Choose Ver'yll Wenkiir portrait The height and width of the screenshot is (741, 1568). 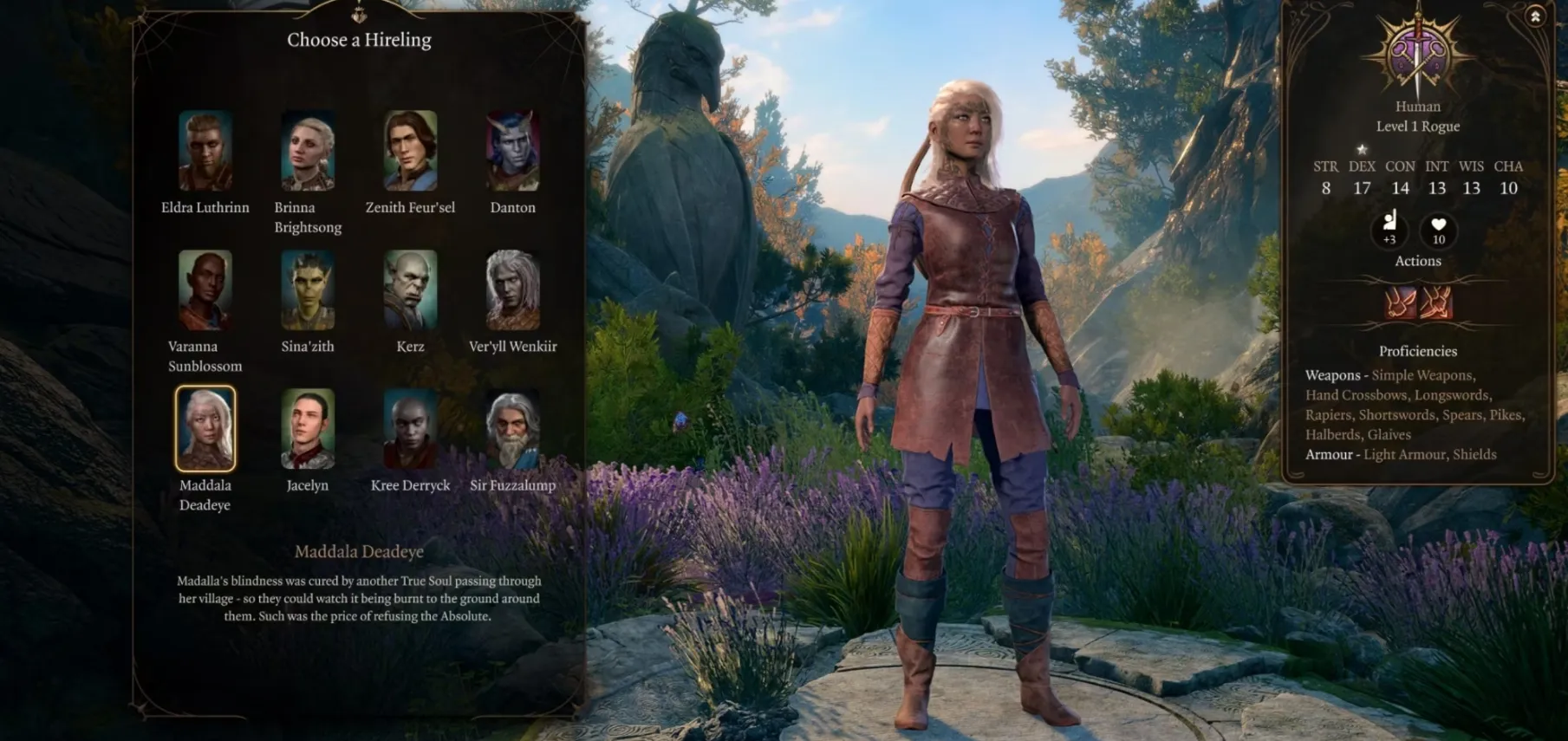(513, 290)
